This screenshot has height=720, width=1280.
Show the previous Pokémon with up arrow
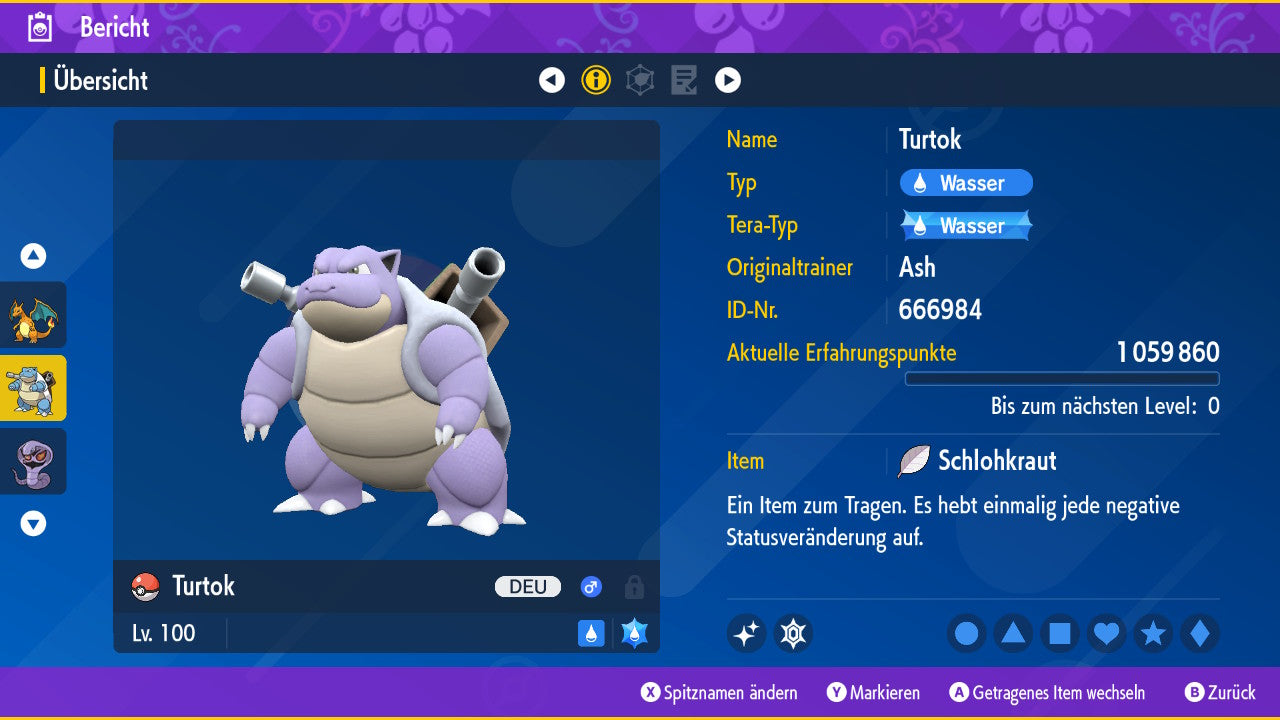click(x=33, y=257)
